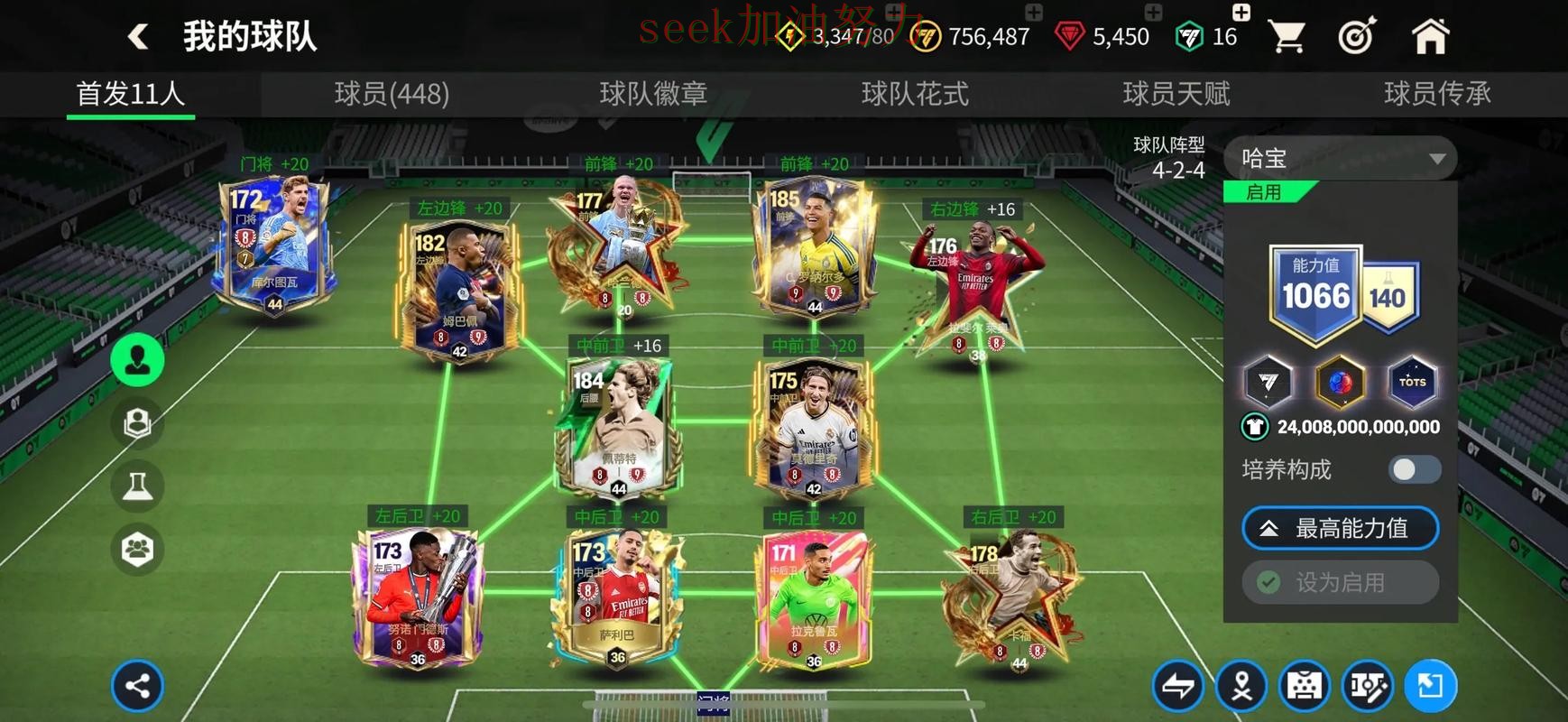Open the 球队徽章 tab
This screenshot has height=722, width=1568.
point(653,94)
